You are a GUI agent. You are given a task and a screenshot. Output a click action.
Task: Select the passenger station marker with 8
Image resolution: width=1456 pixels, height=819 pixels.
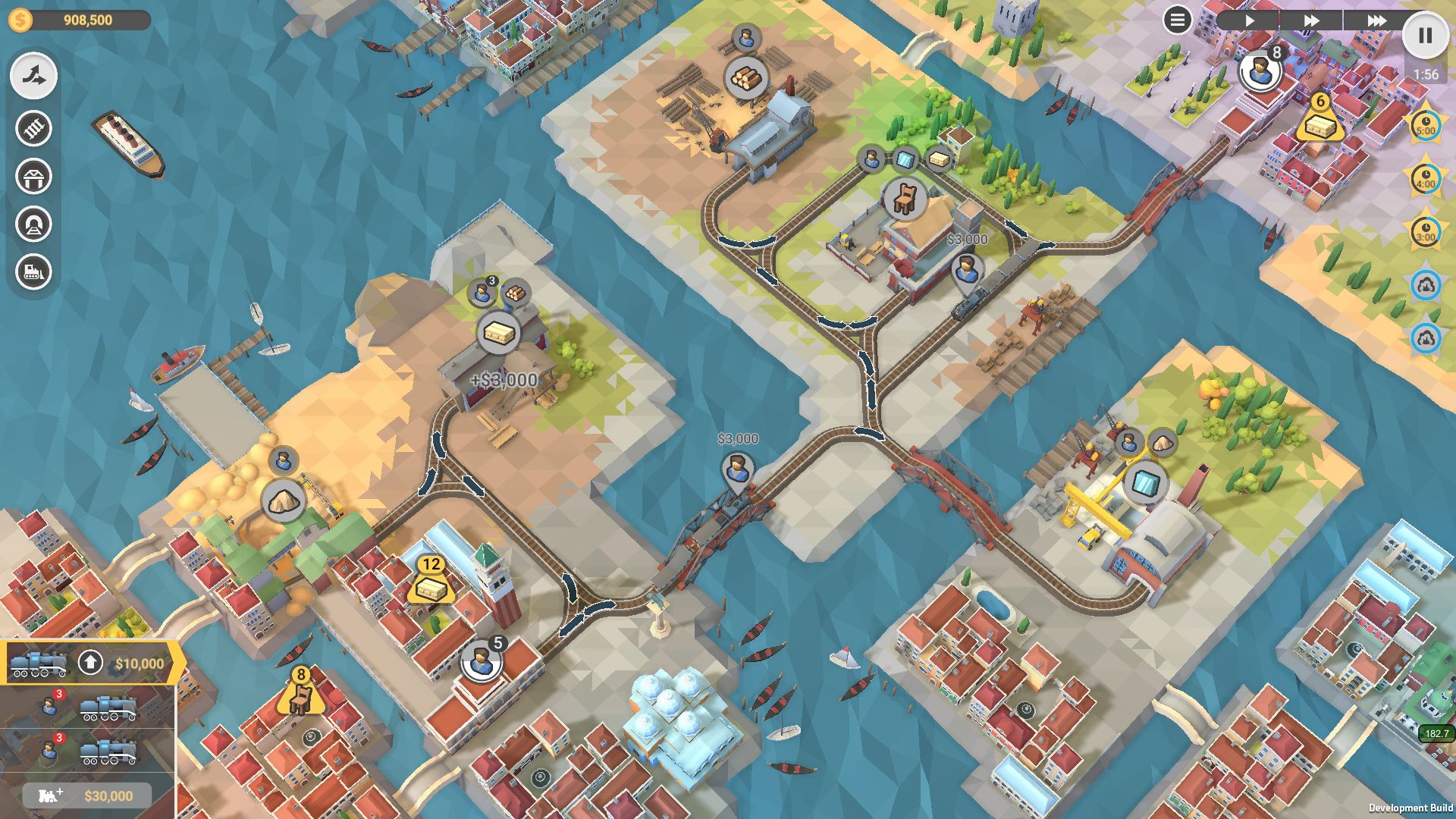[1260, 71]
